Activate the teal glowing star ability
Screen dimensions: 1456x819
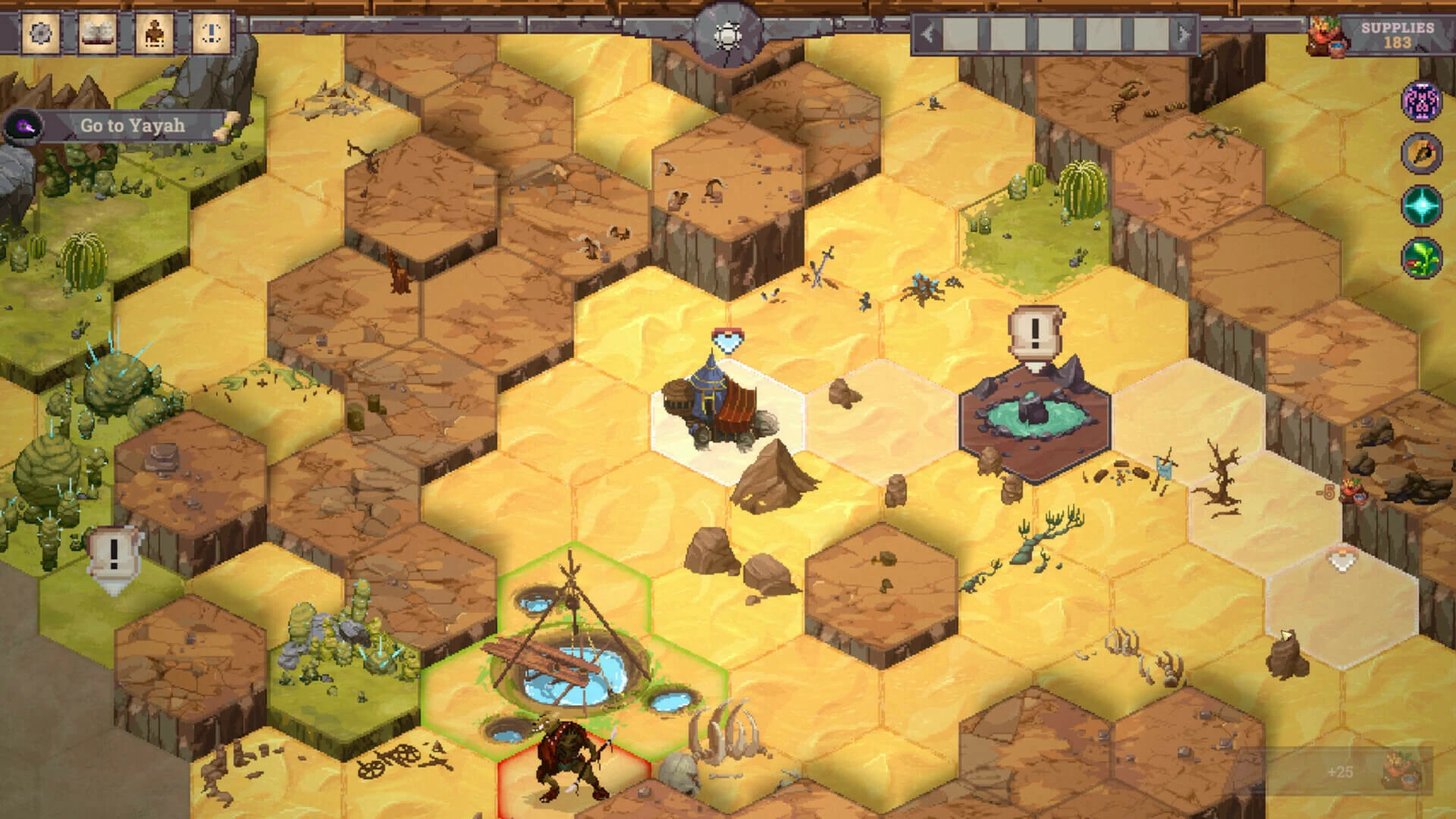pos(1421,206)
